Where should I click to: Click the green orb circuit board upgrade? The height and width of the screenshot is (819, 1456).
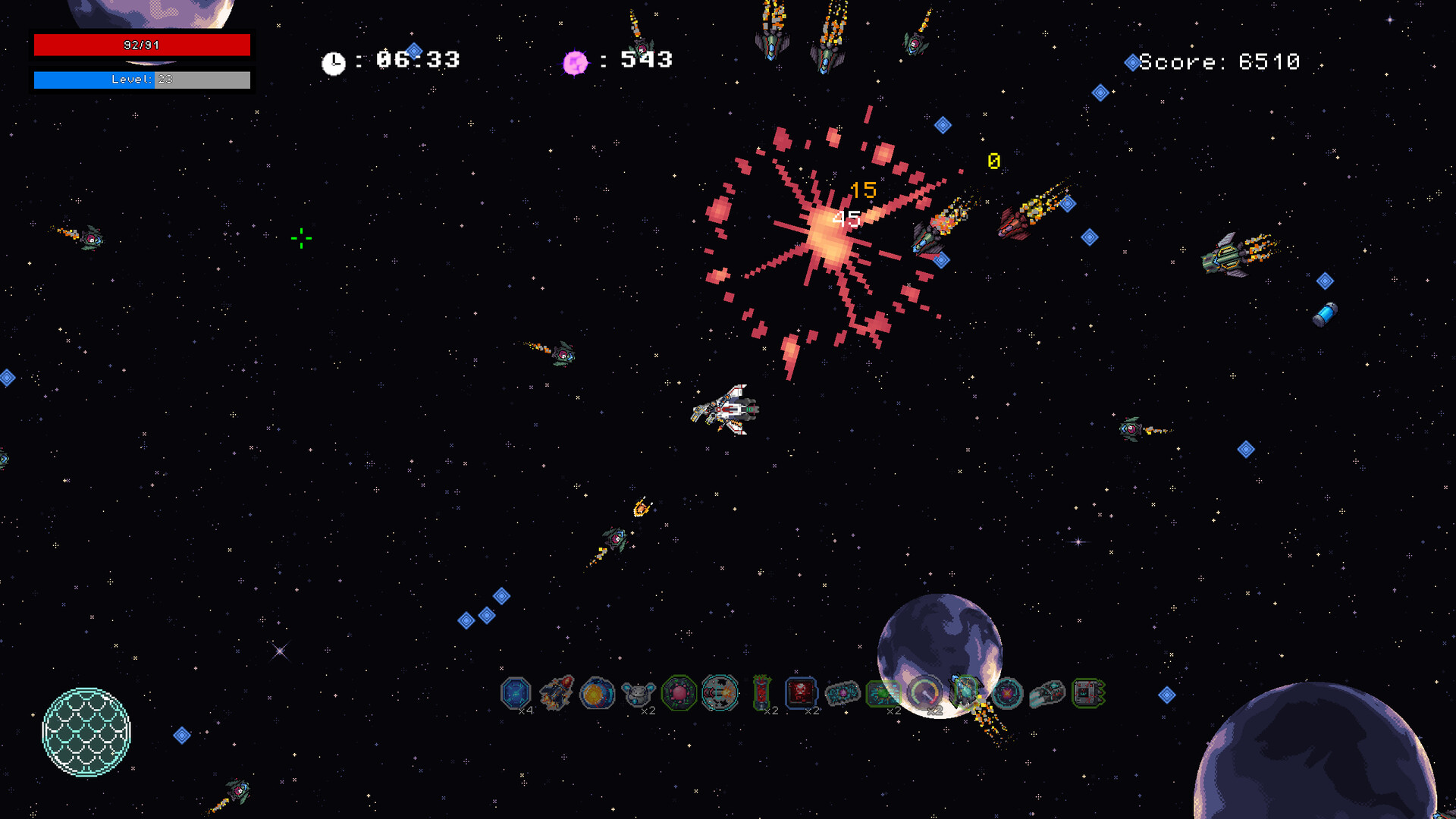(x=883, y=693)
